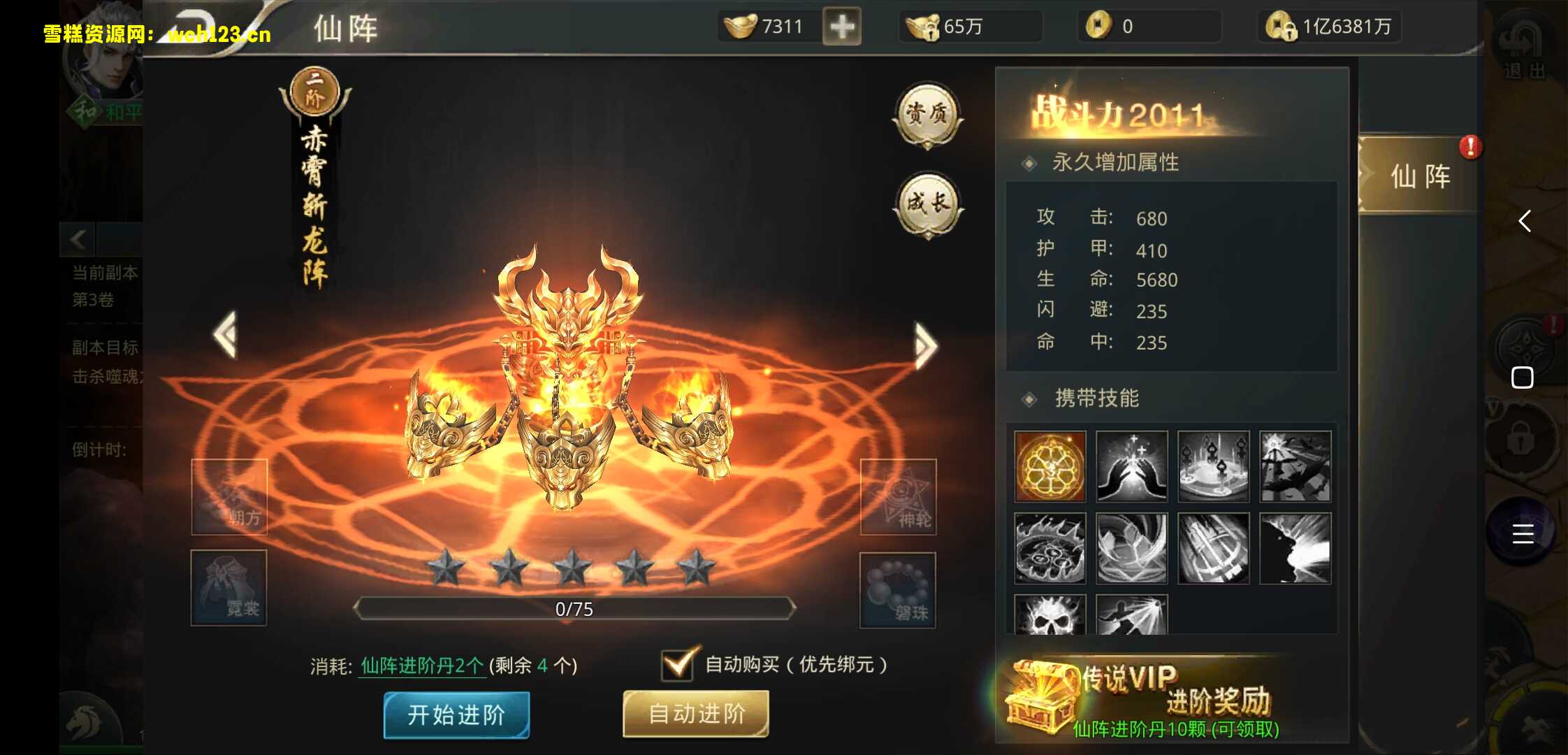Collapse panel using the right-edge chevron
Screen dimensions: 1568x755
(x=1526, y=222)
